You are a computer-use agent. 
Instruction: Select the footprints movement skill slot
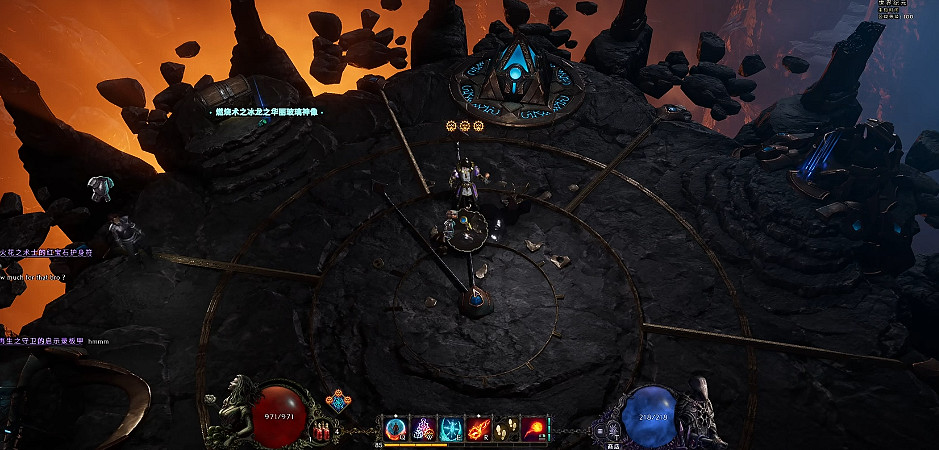(508, 430)
